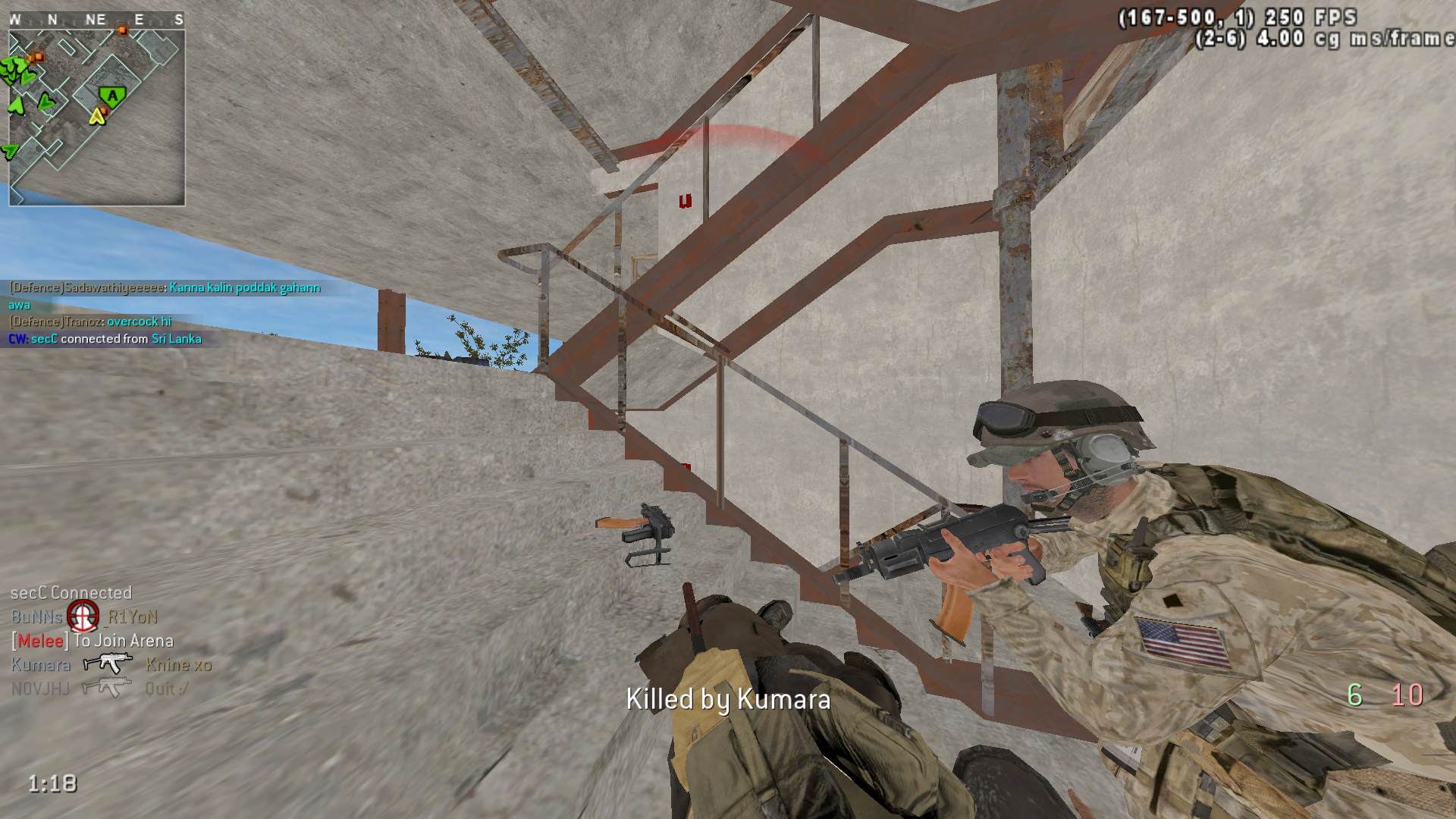Screen dimensions: 1456x819
Task: Select Tranoz's "overcock hi" chat line
Action: pyautogui.click(x=90, y=322)
